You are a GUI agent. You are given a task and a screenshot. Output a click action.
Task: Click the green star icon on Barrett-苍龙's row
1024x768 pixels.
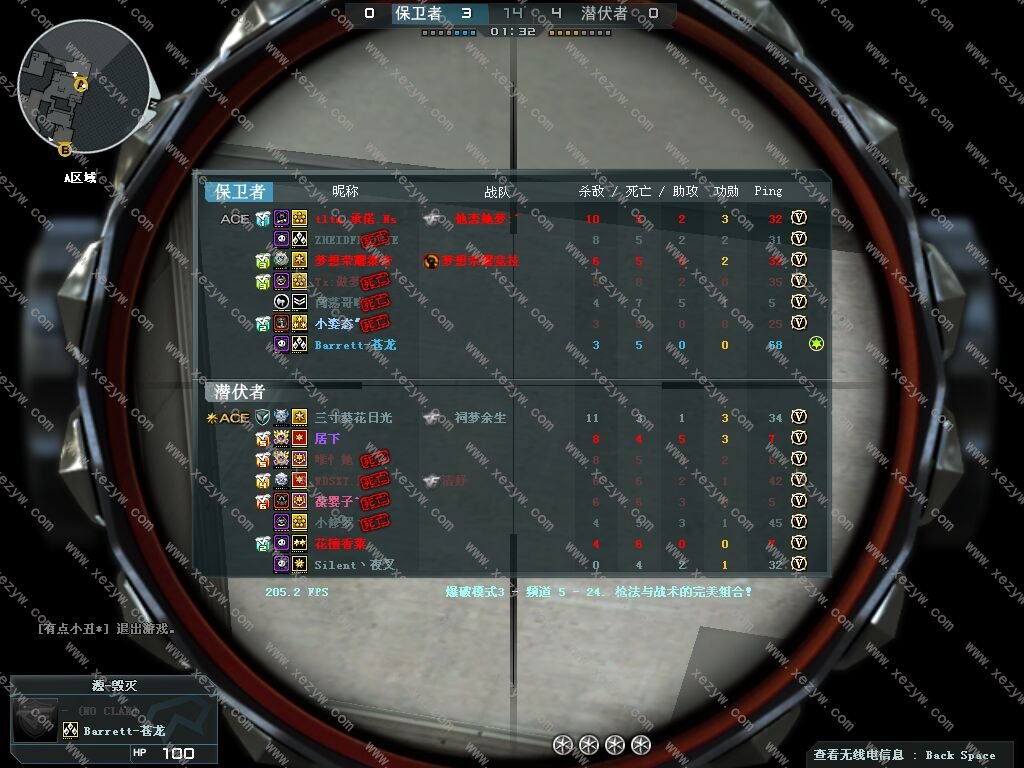816,344
